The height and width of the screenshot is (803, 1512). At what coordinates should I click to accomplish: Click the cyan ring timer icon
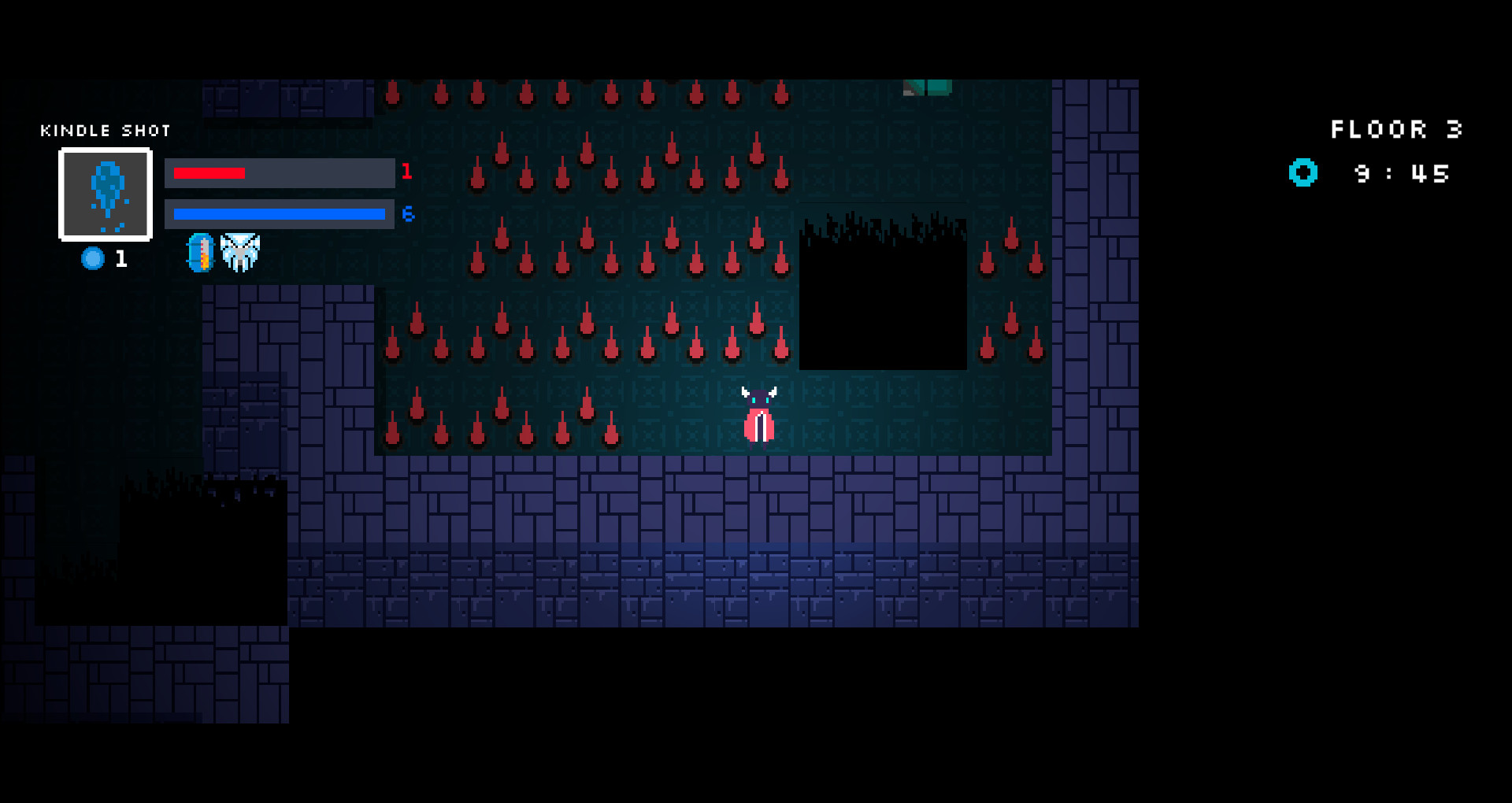1303,172
